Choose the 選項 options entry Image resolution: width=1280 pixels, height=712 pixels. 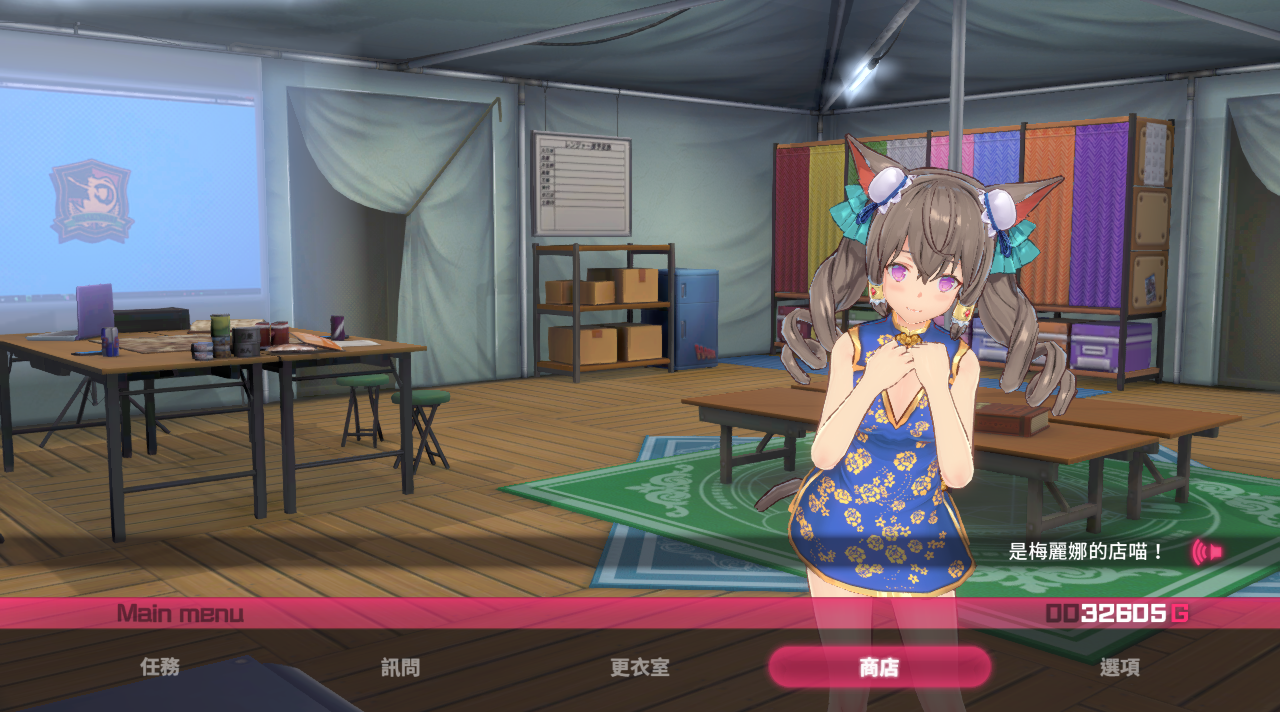(x=1119, y=667)
